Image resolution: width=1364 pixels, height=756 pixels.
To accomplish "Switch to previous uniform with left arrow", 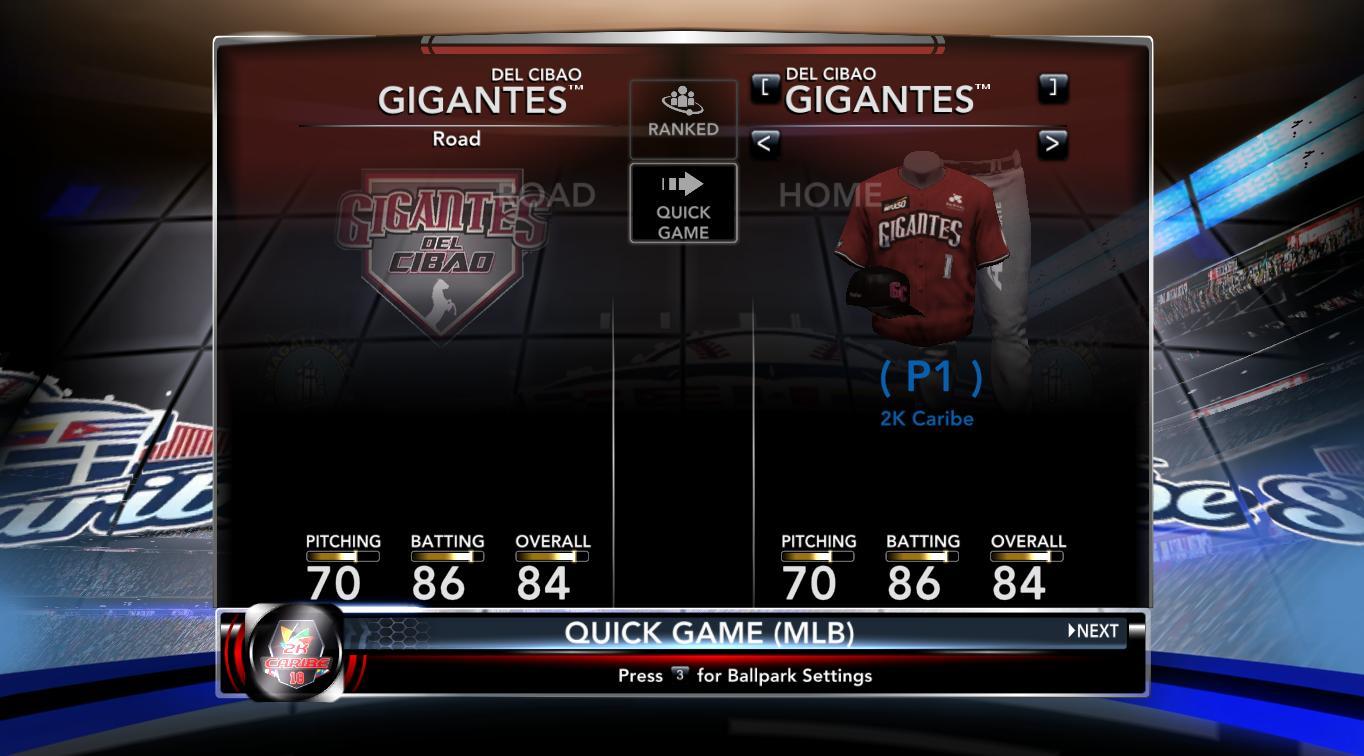I will pyautogui.click(x=765, y=144).
